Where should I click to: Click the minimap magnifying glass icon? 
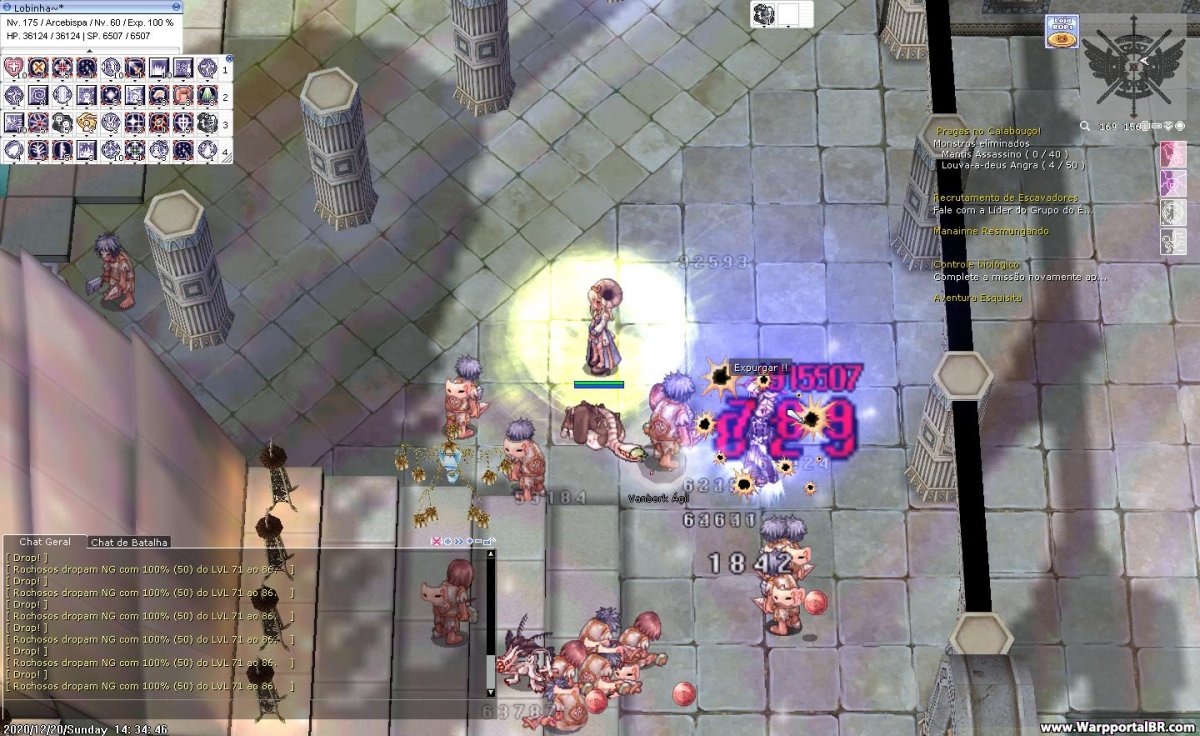point(1086,127)
